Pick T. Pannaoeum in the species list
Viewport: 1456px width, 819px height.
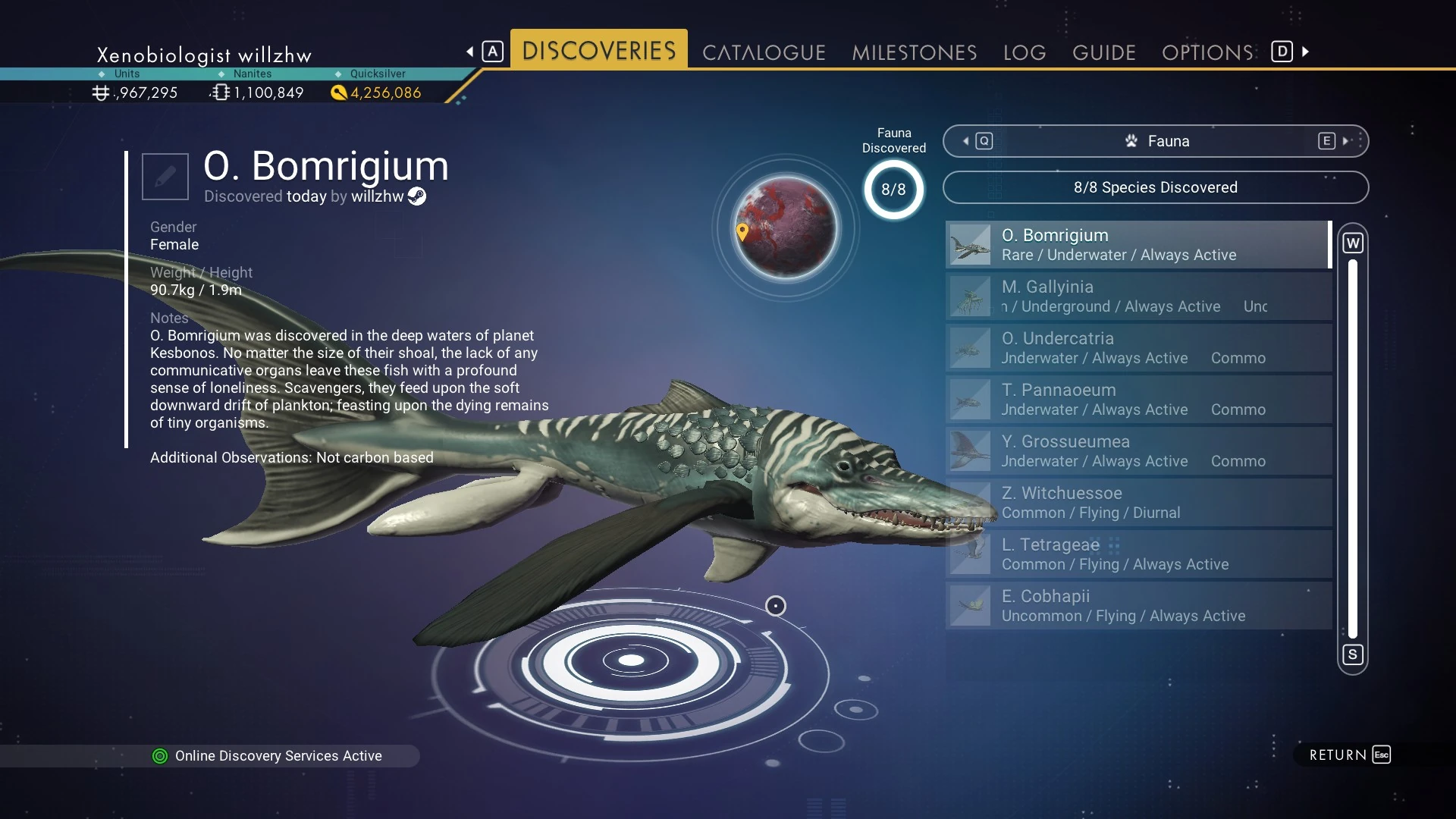point(1137,400)
